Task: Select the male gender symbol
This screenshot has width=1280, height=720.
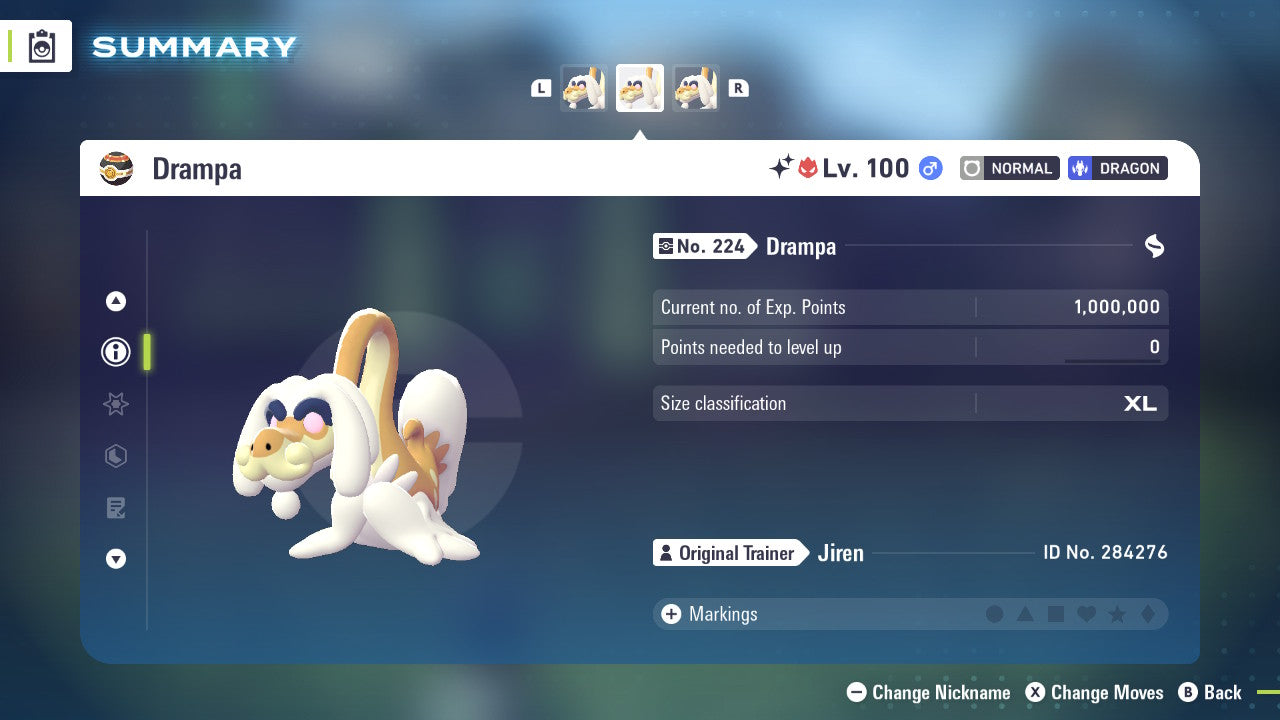Action: pyautogui.click(x=930, y=168)
